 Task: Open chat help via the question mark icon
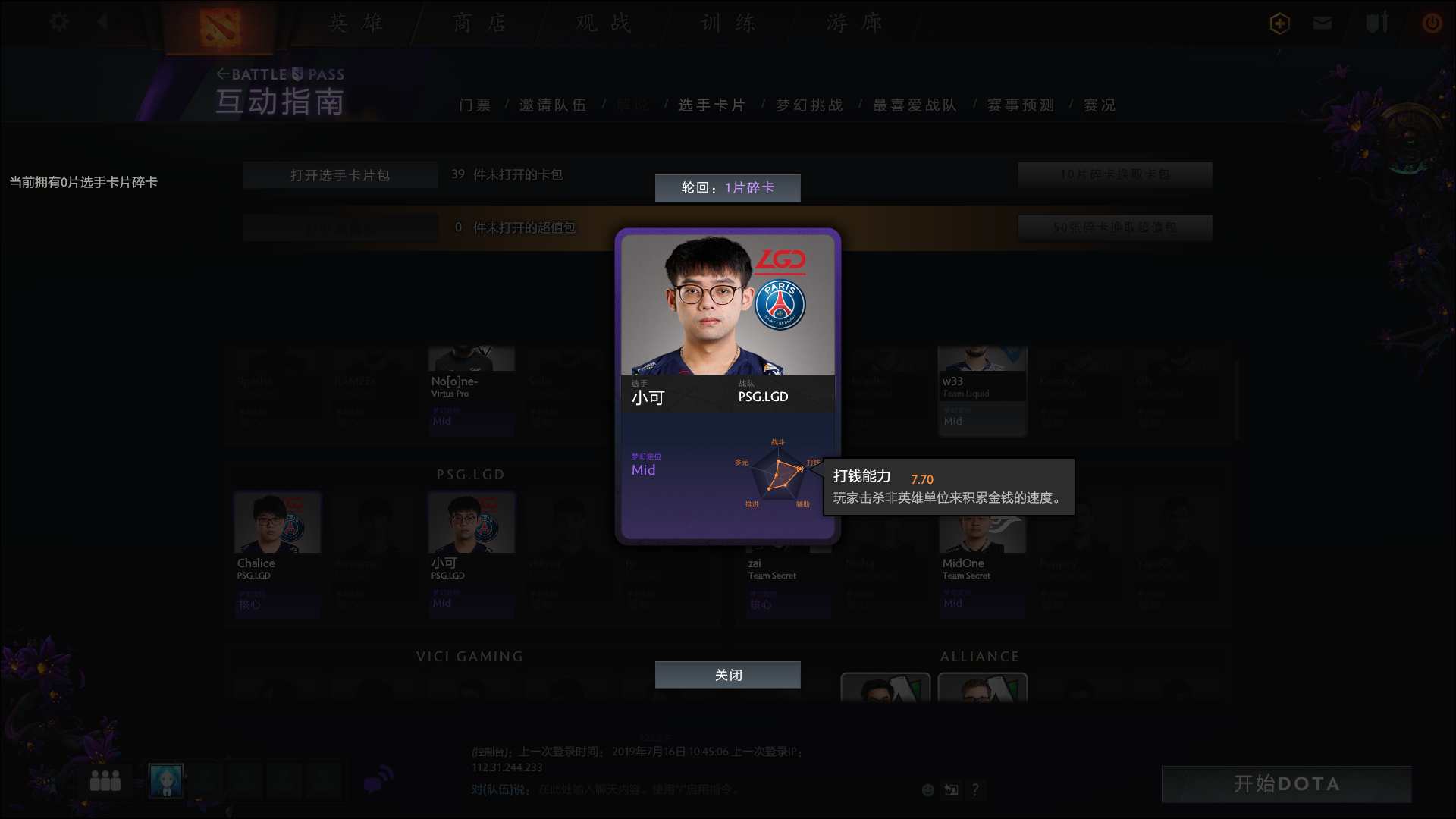point(976,789)
